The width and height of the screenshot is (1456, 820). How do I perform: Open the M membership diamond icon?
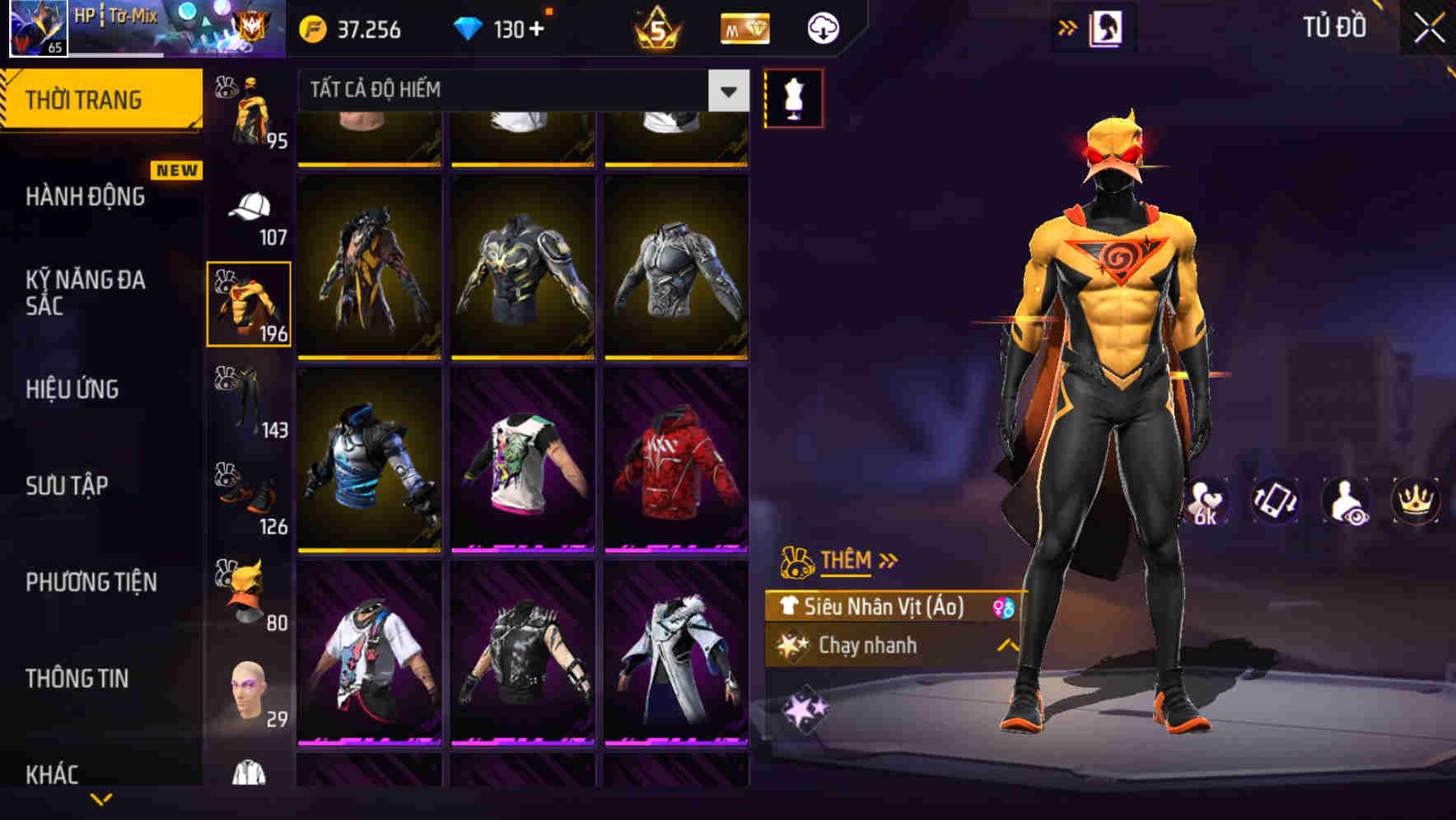(x=744, y=27)
